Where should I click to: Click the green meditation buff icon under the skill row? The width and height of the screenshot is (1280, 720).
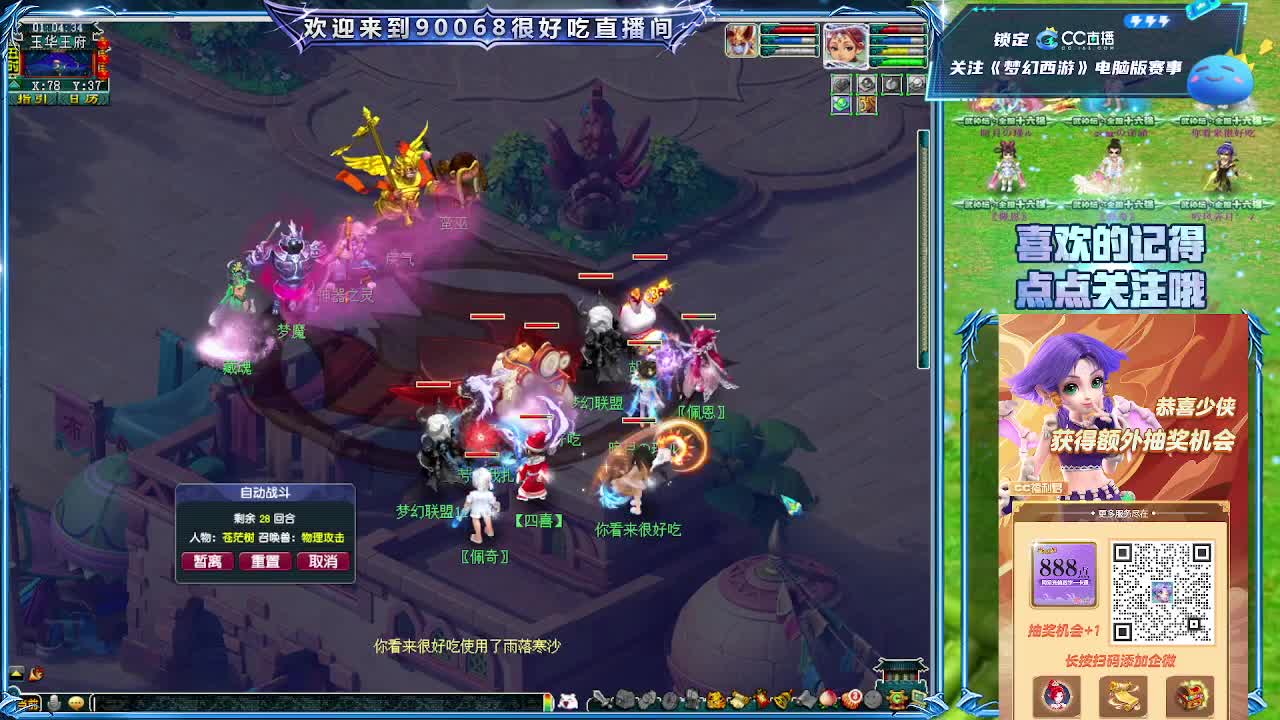pos(840,104)
